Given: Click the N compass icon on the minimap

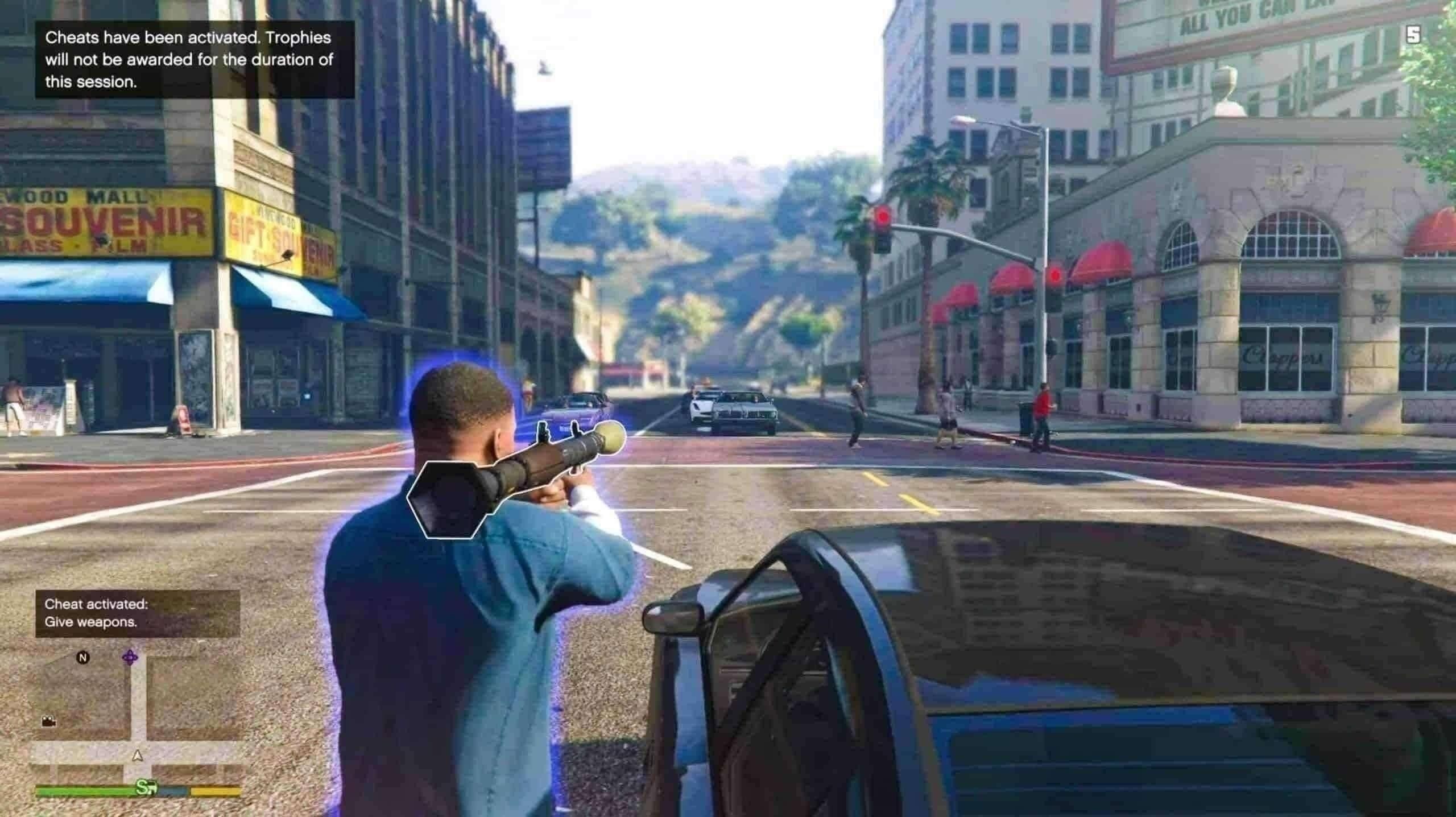Looking at the screenshot, I should click(83, 658).
